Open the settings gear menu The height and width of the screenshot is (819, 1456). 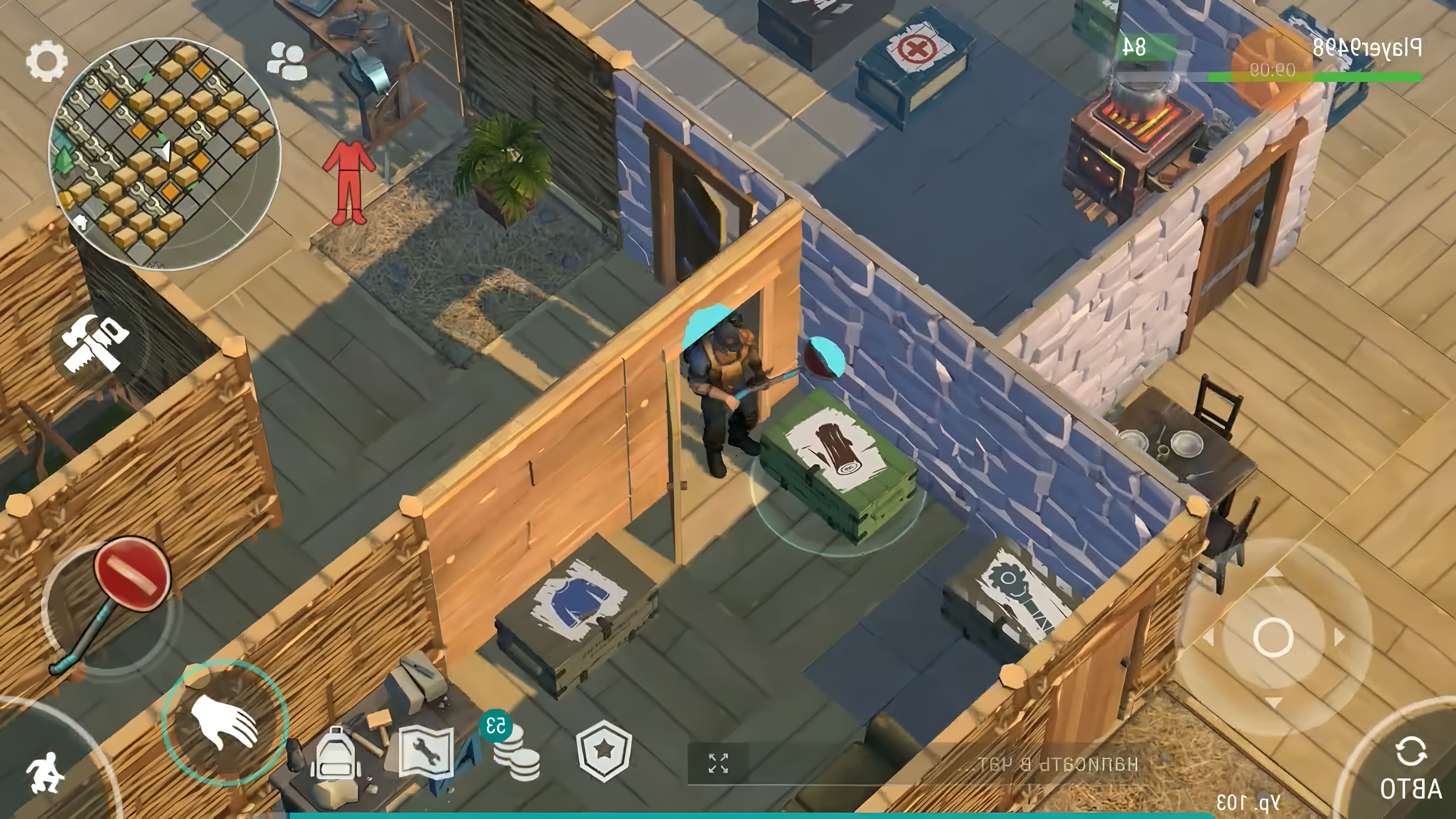click(46, 61)
